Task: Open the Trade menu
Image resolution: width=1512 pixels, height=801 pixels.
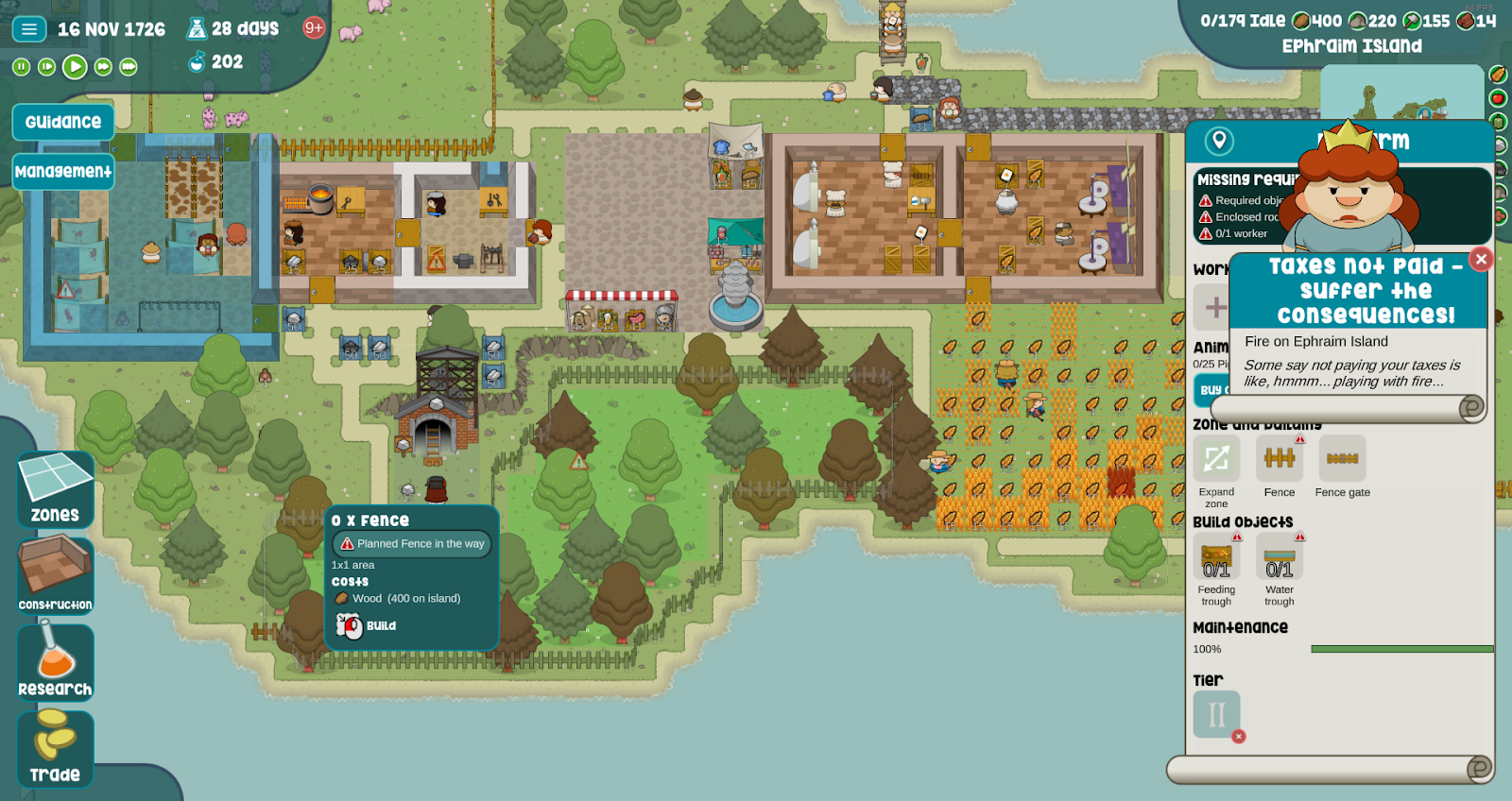Action: pos(55,748)
